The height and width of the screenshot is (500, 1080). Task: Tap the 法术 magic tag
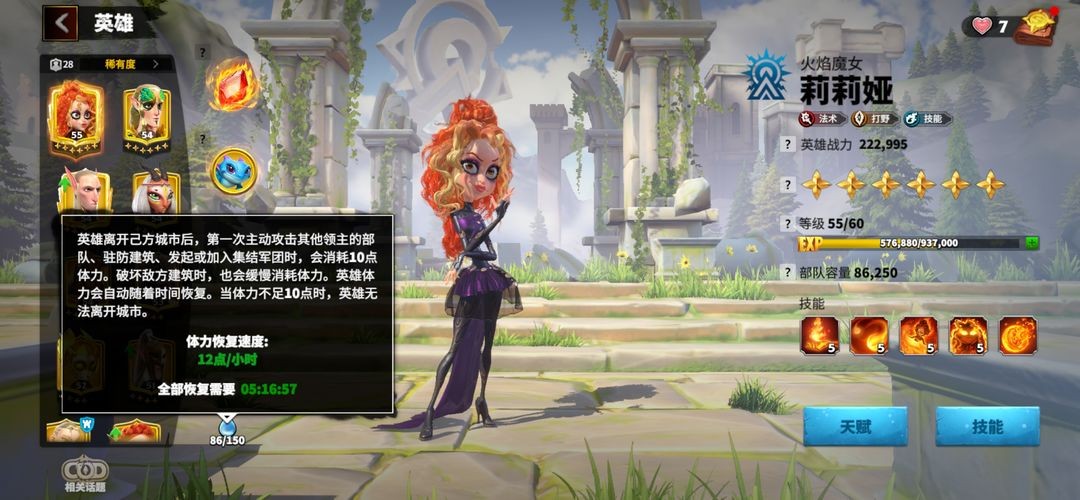coord(820,119)
